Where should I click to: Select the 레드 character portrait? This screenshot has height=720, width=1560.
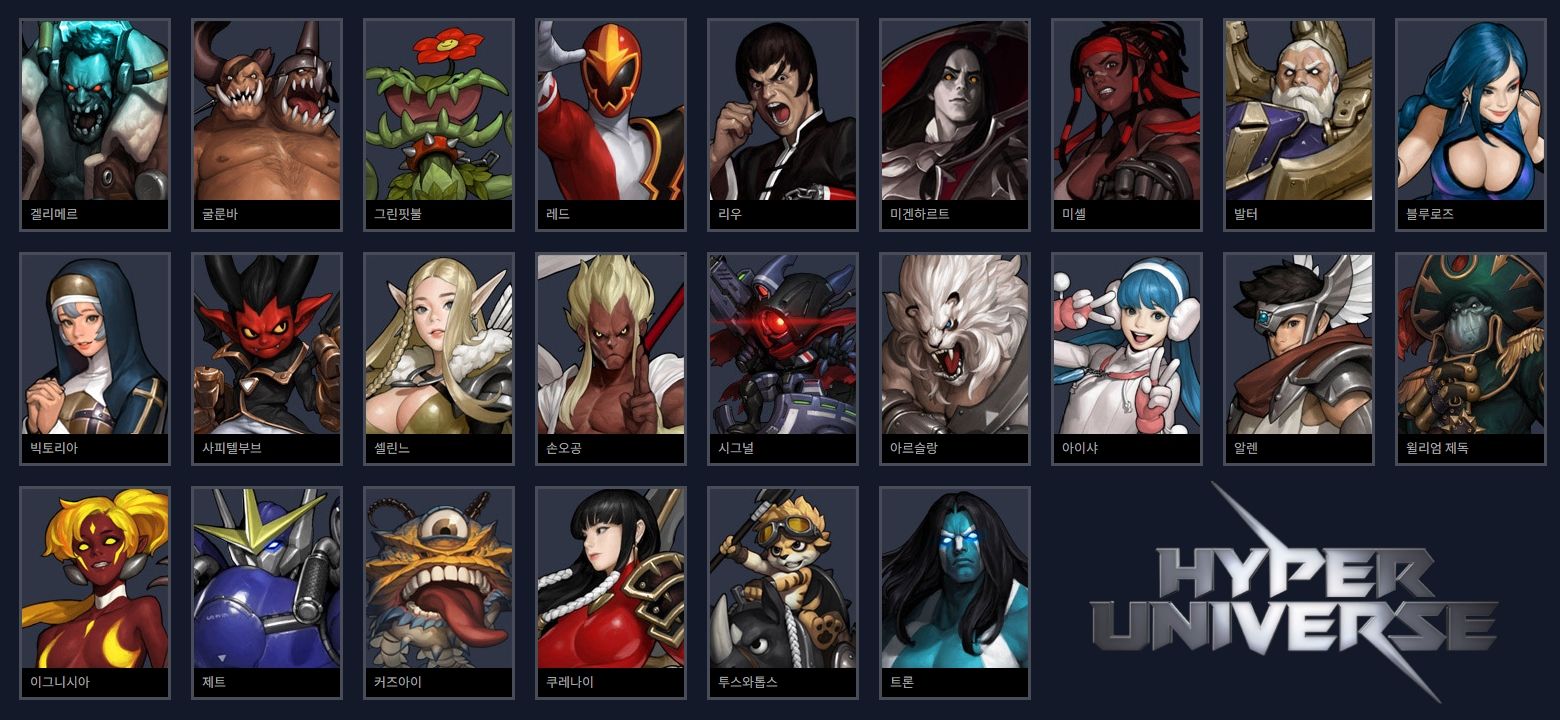click(x=611, y=120)
